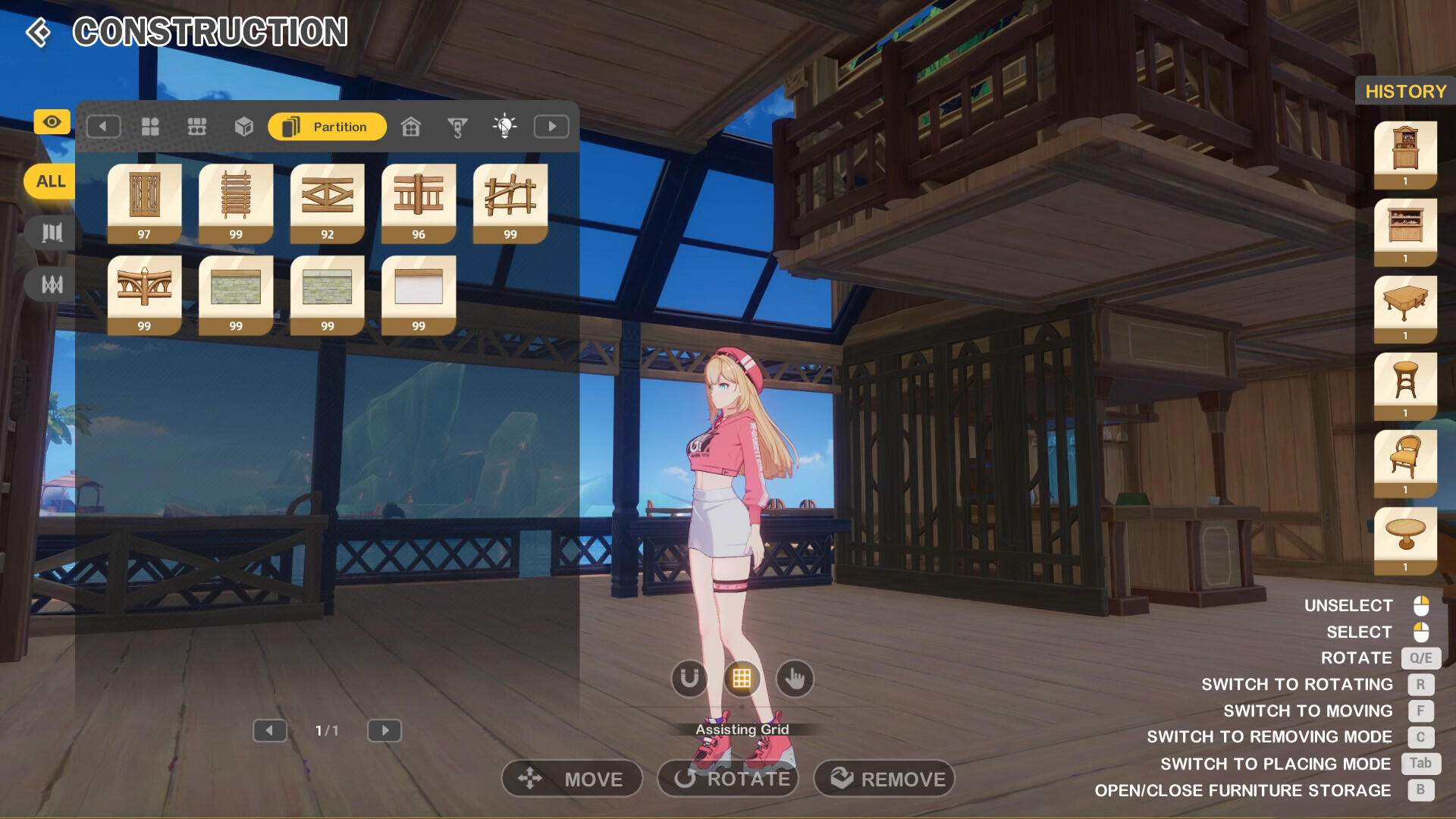Toggle the eye visibility button

52,122
